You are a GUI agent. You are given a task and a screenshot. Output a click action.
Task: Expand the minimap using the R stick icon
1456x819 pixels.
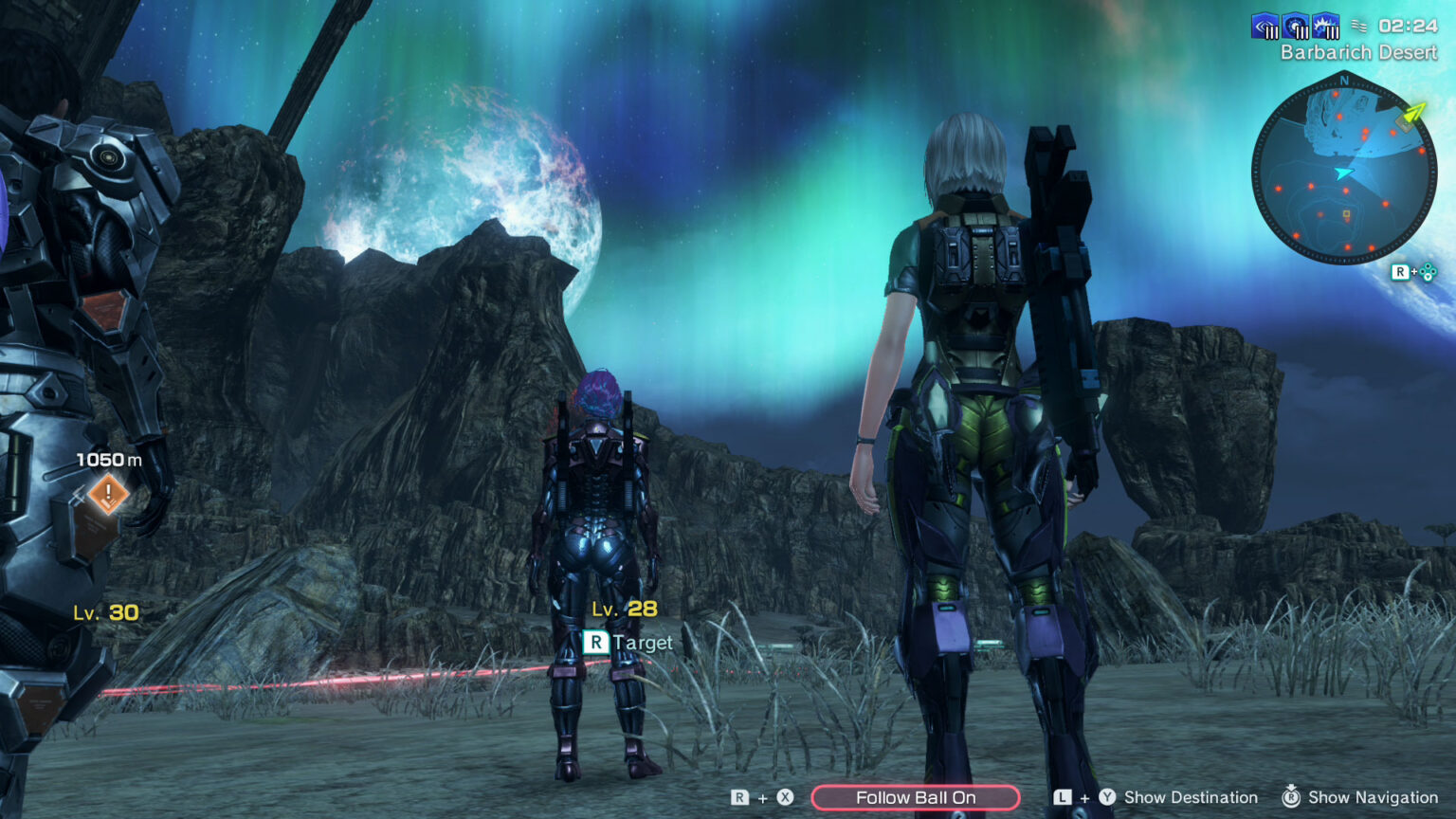[1412, 273]
